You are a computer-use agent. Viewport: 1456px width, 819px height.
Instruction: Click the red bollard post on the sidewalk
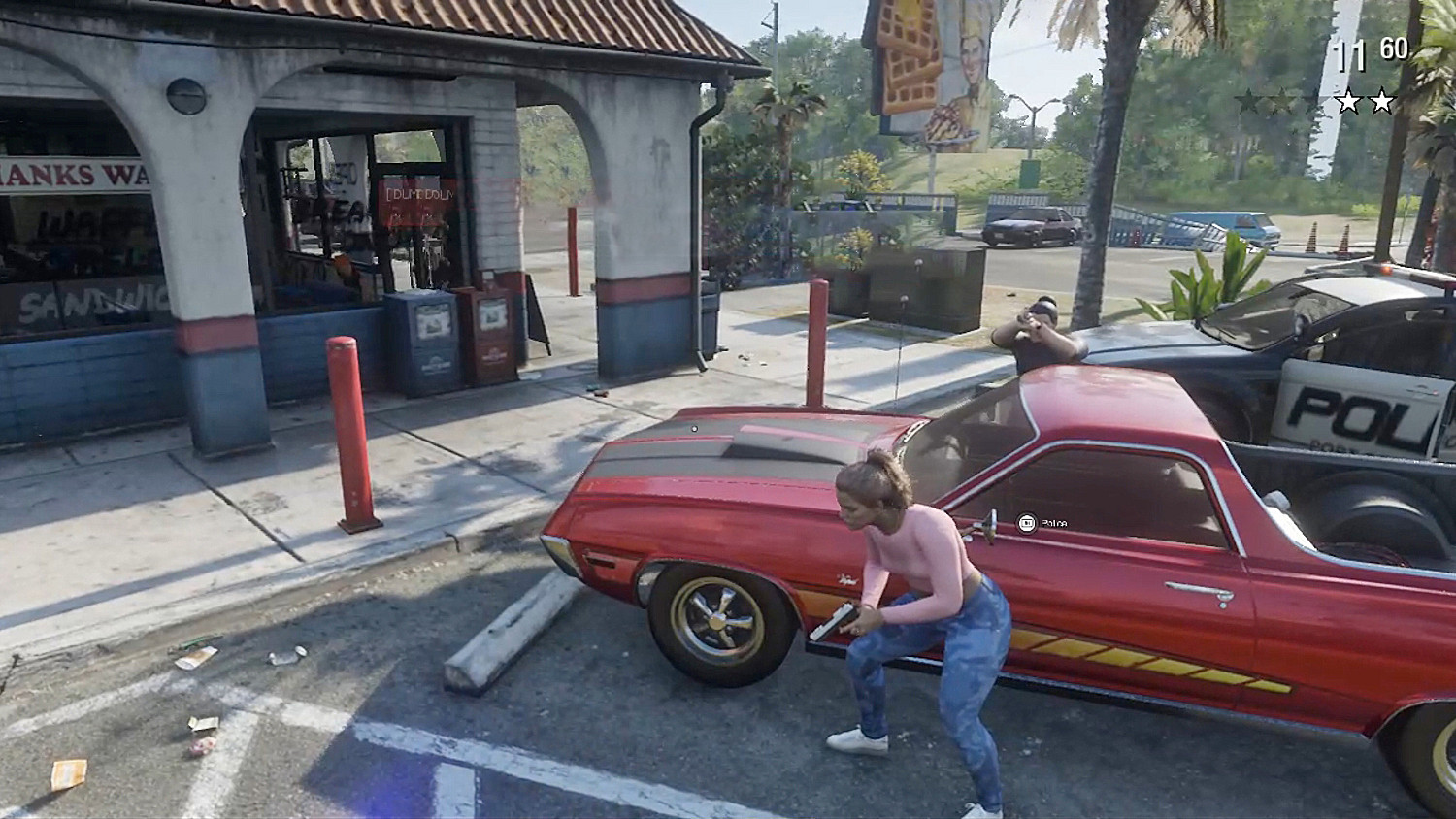point(351,427)
